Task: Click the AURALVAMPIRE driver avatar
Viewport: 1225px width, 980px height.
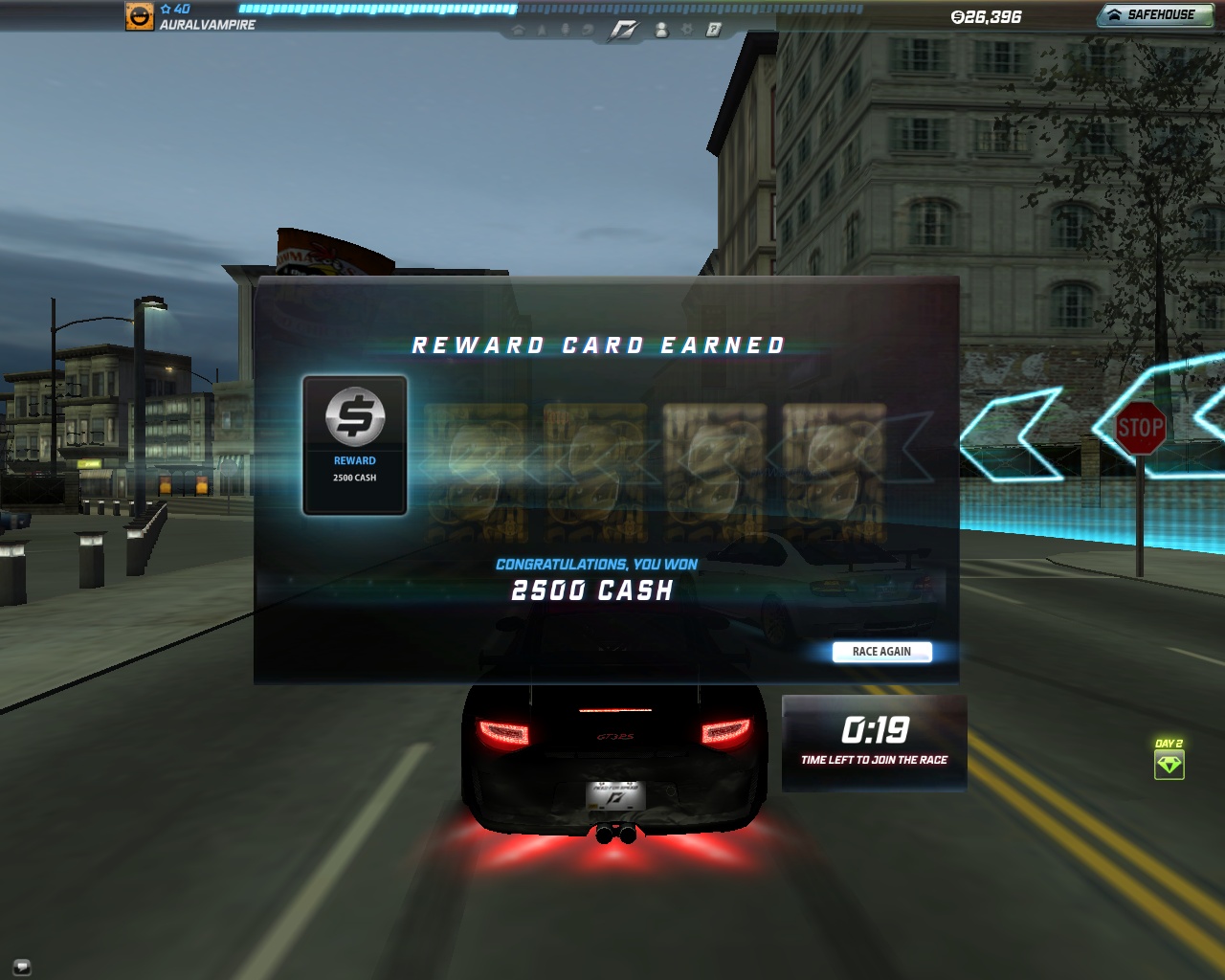Action: (140, 16)
